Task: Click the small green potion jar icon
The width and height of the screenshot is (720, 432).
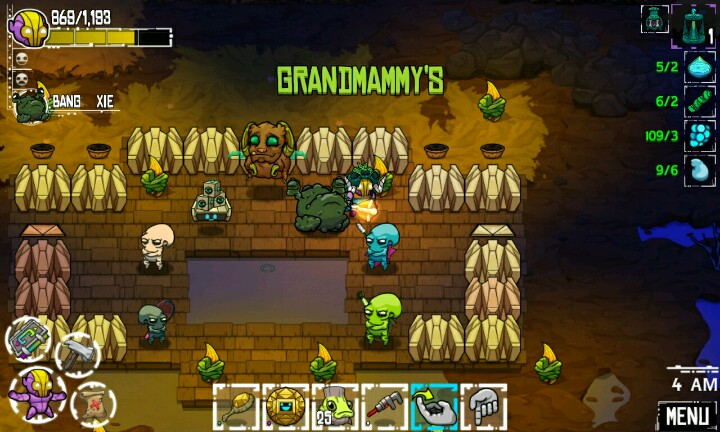Action: [655, 18]
